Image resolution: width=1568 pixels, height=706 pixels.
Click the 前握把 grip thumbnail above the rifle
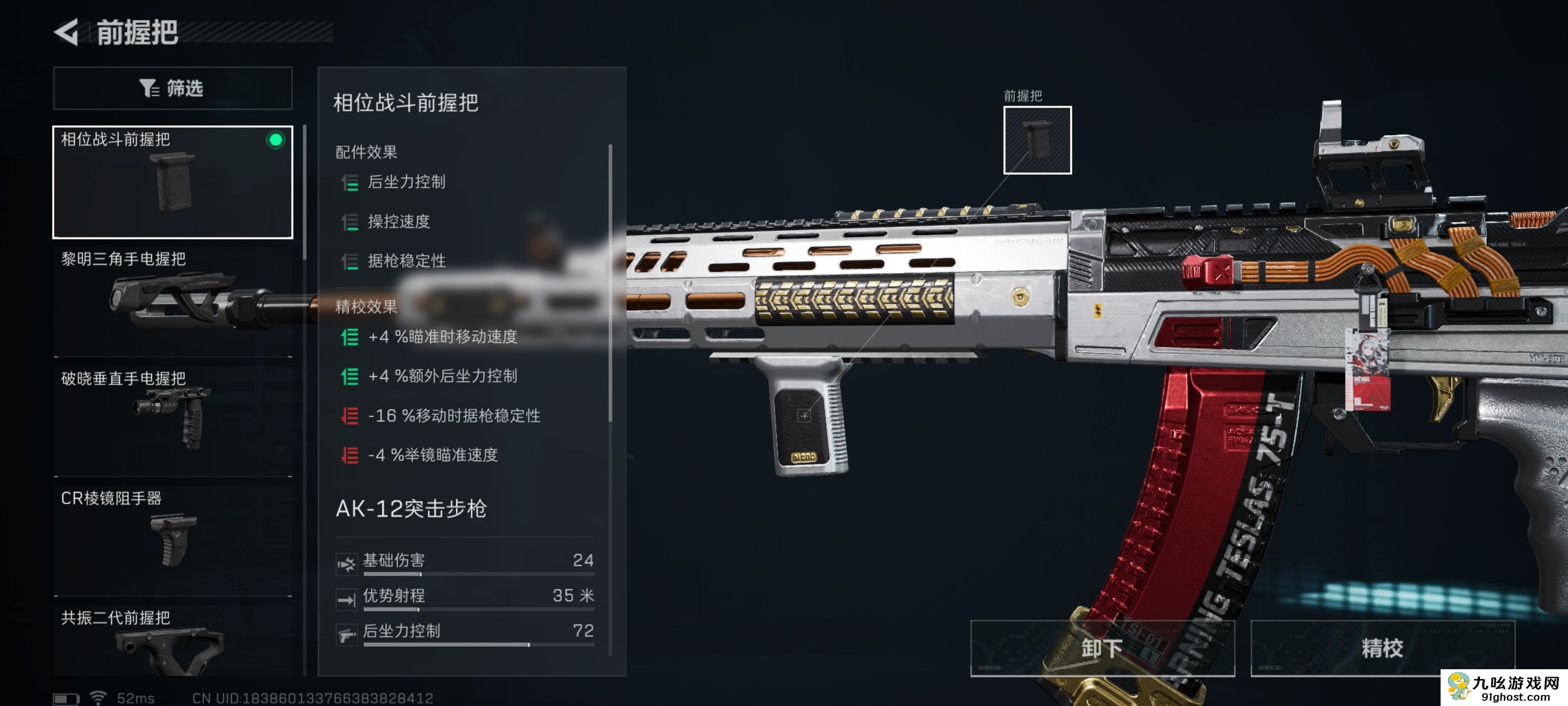tap(1037, 141)
